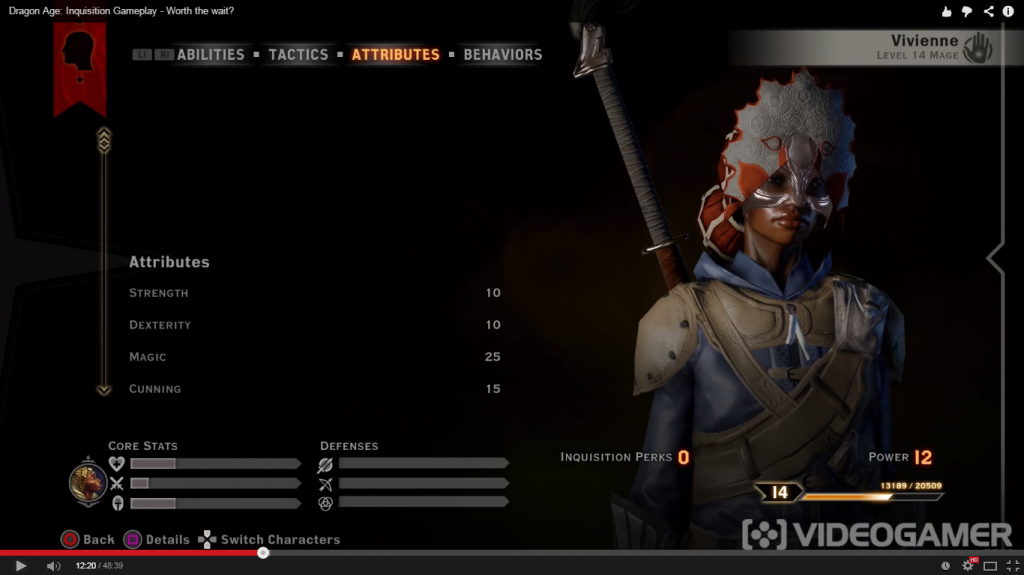The height and width of the screenshot is (575, 1024).
Task: Click the scroll-down arrow on attribute list
Action: point(103,390)
